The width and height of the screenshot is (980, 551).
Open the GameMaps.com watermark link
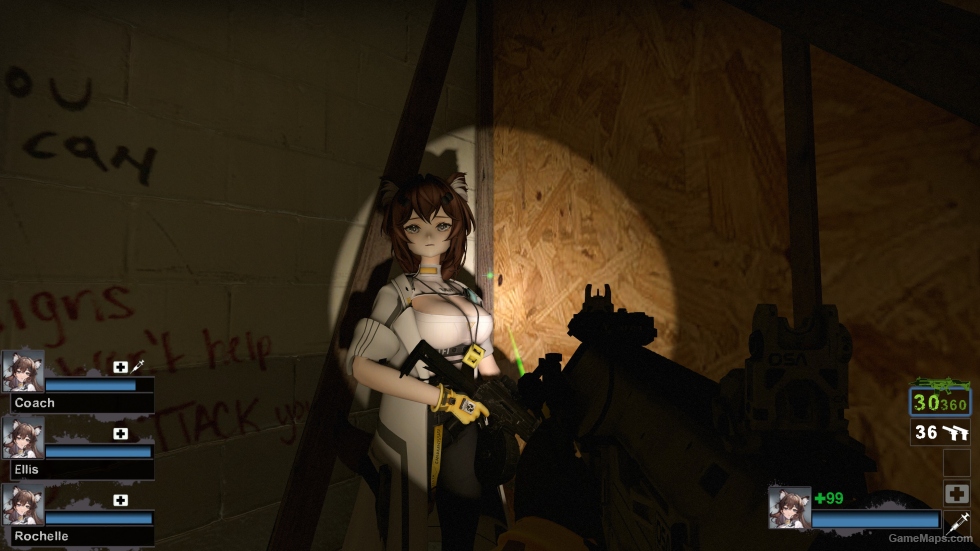point(930,538)
